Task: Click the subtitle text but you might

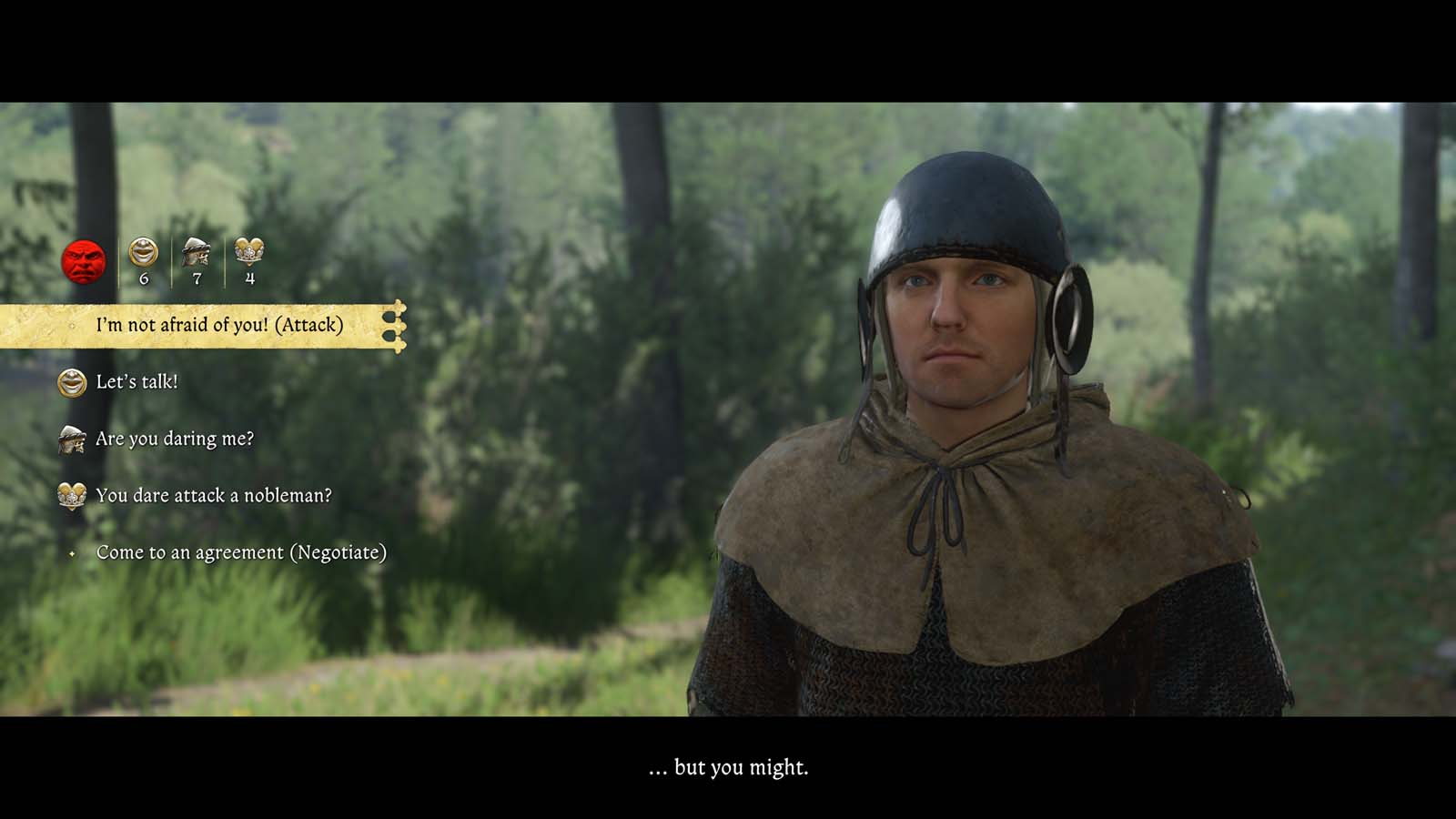Action: [728, 767]
